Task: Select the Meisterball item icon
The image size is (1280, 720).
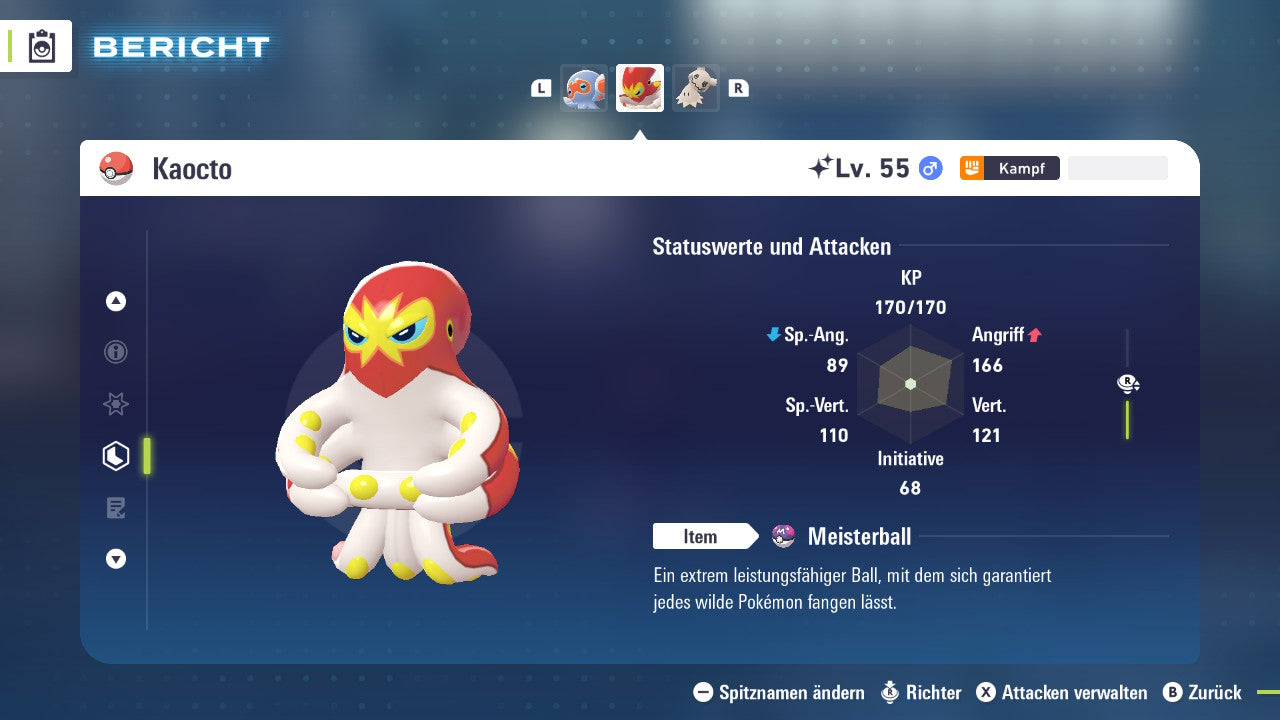Action: click(x=782, y=536)
